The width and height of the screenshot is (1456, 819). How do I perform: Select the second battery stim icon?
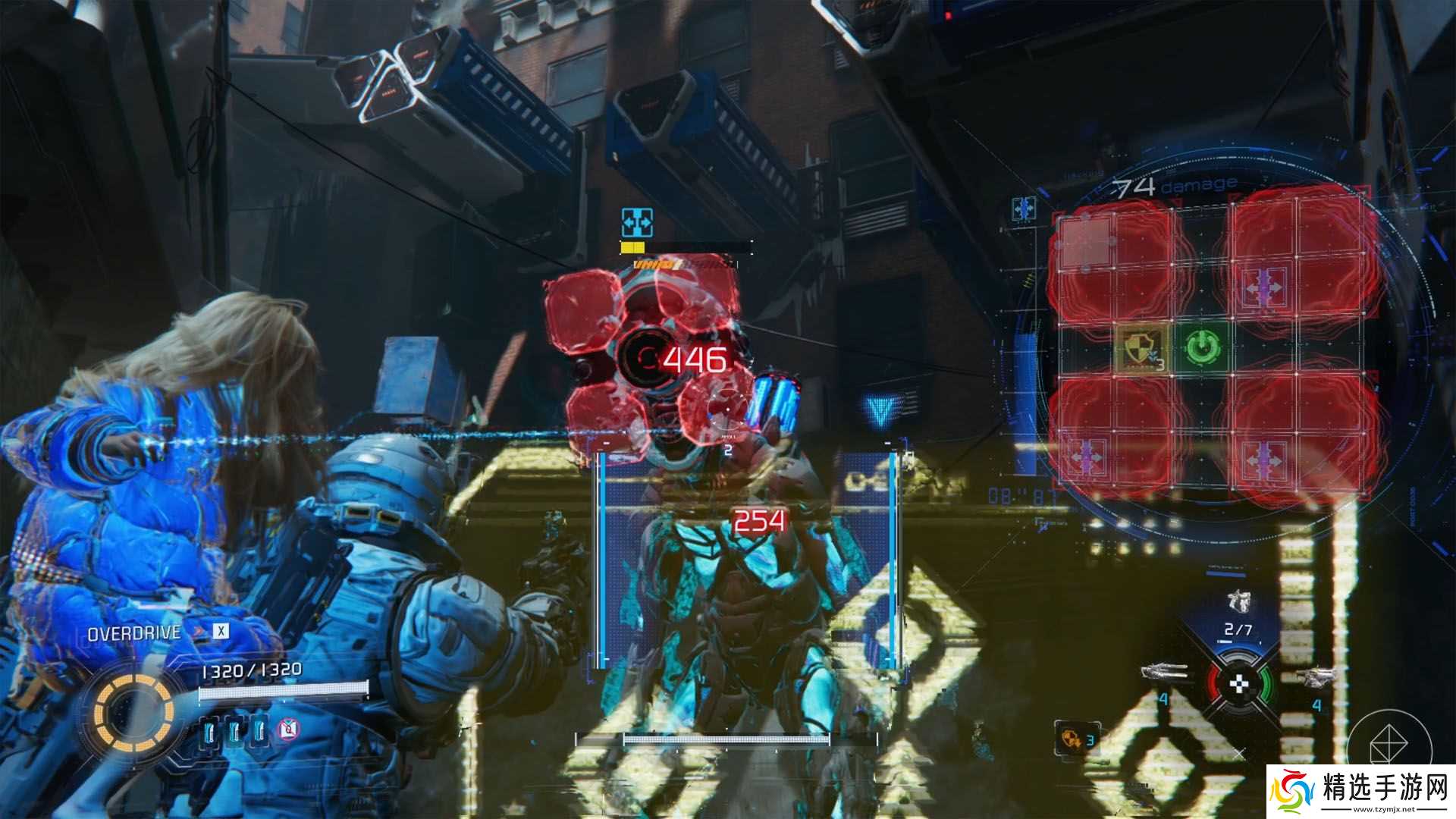pyautogui.click(x=236, y=731)
